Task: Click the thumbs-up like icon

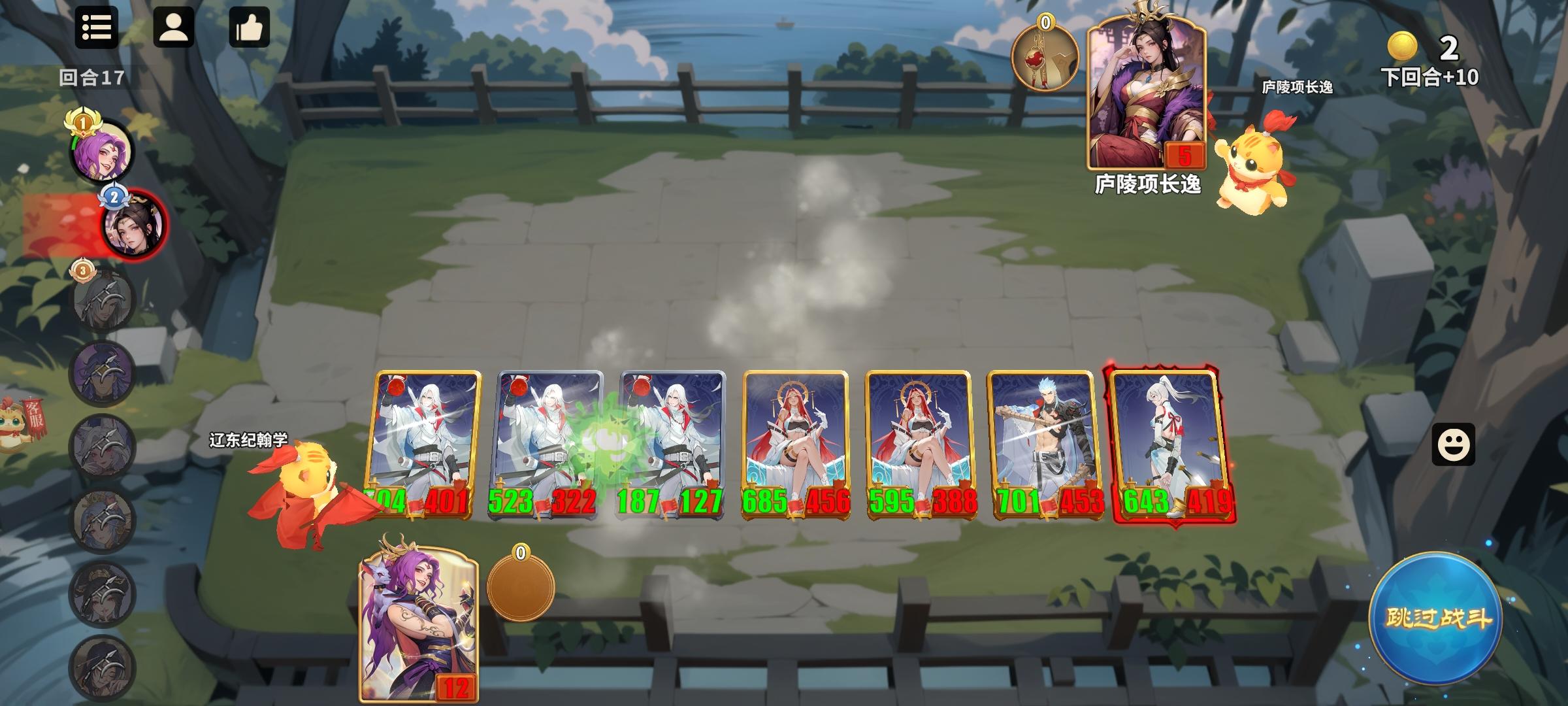Action: coord(251,29)
